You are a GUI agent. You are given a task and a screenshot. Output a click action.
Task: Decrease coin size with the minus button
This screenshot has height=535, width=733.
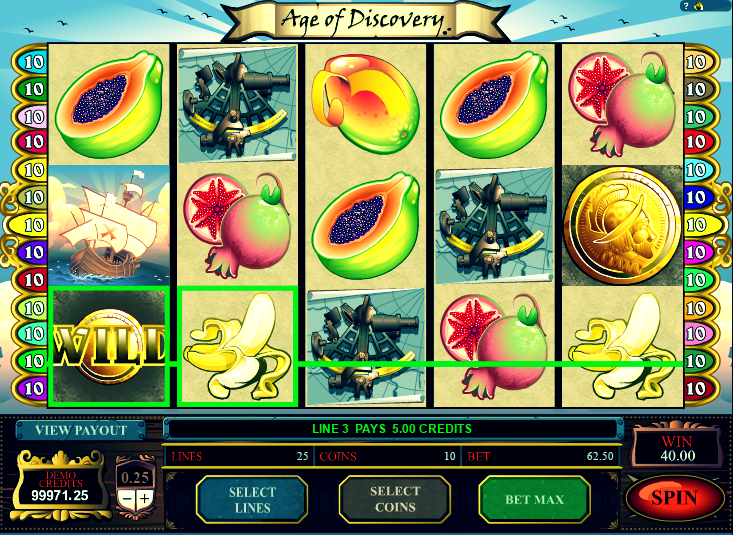[127, 498]
